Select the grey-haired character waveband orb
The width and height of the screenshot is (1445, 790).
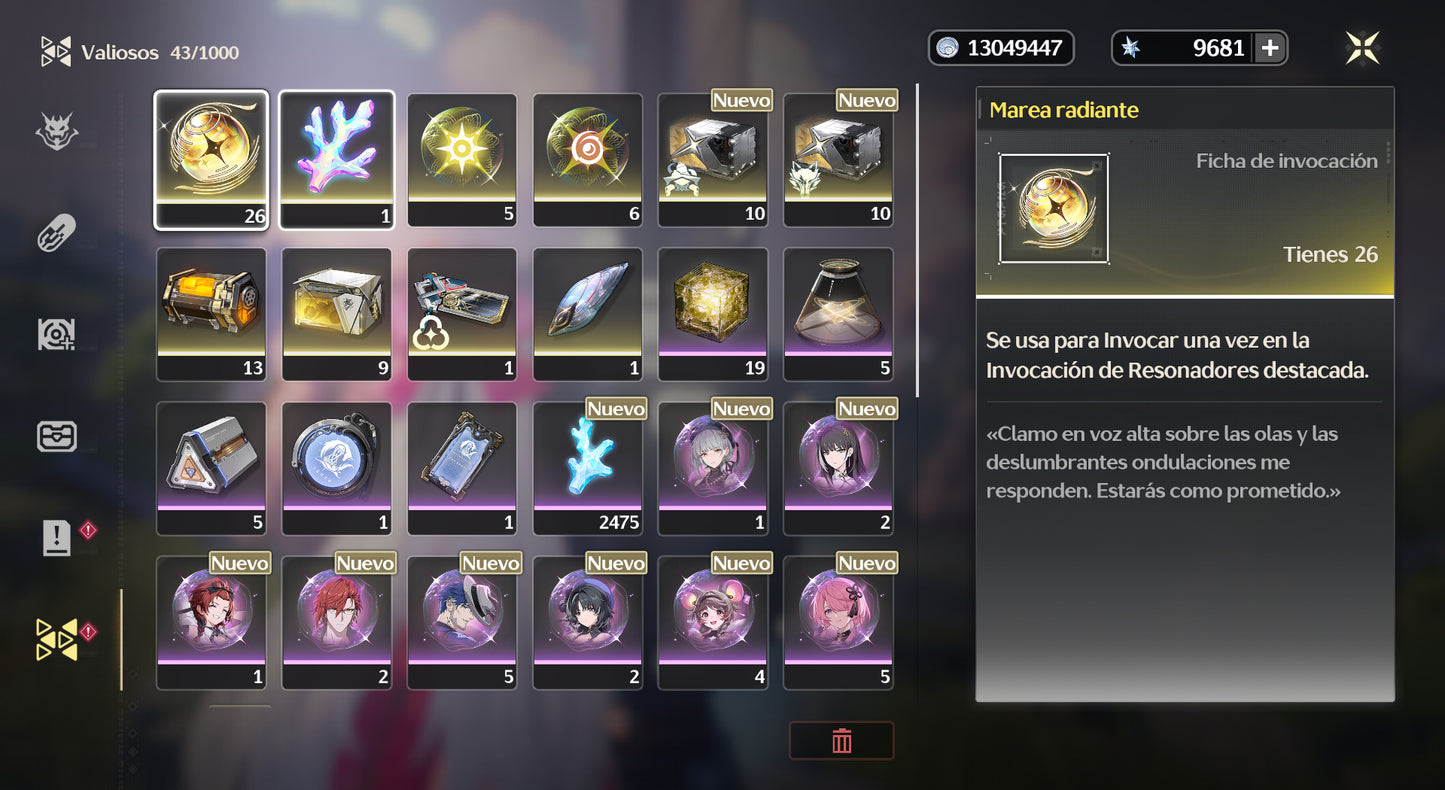tap(712, 468)
